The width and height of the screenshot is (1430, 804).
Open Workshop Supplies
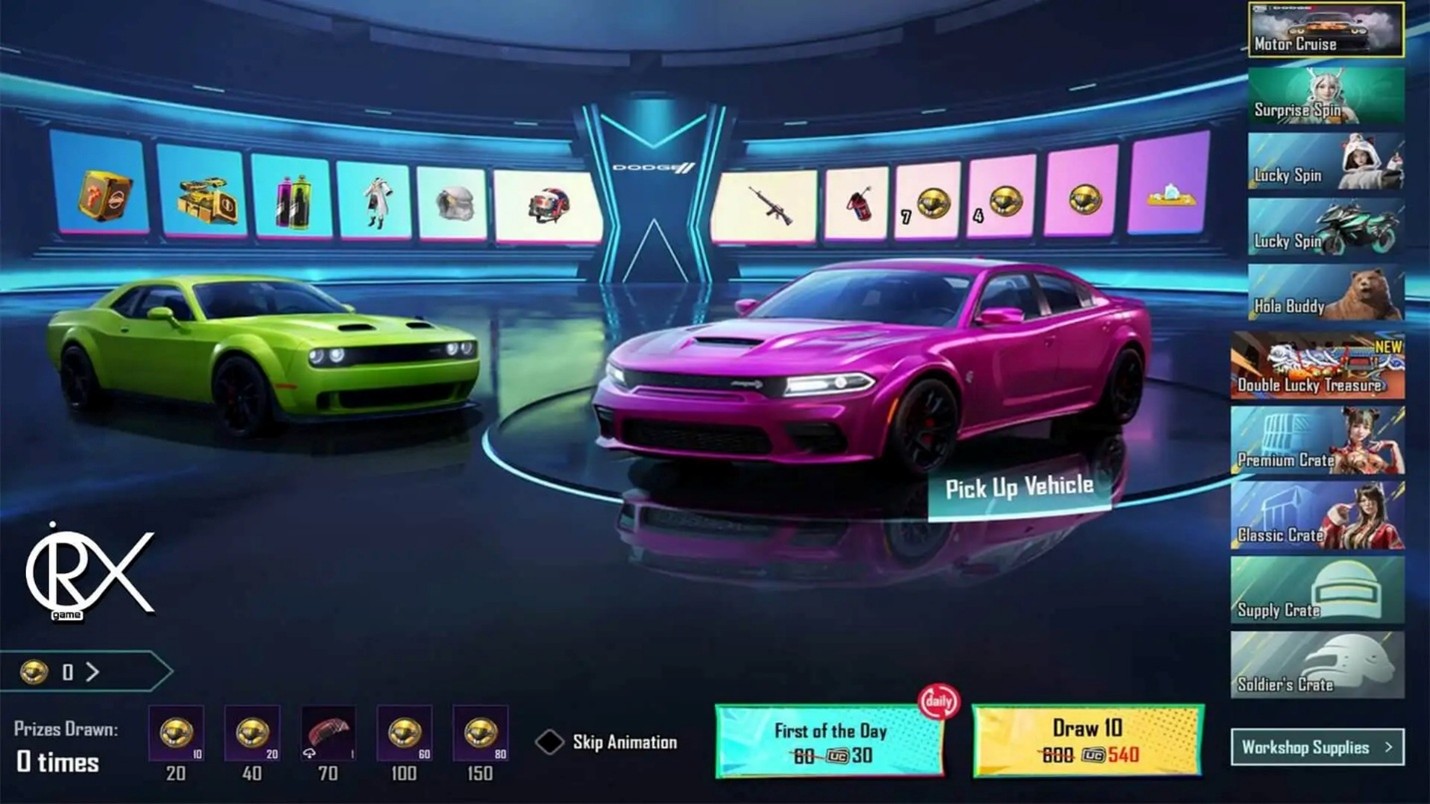[1316, 747]
